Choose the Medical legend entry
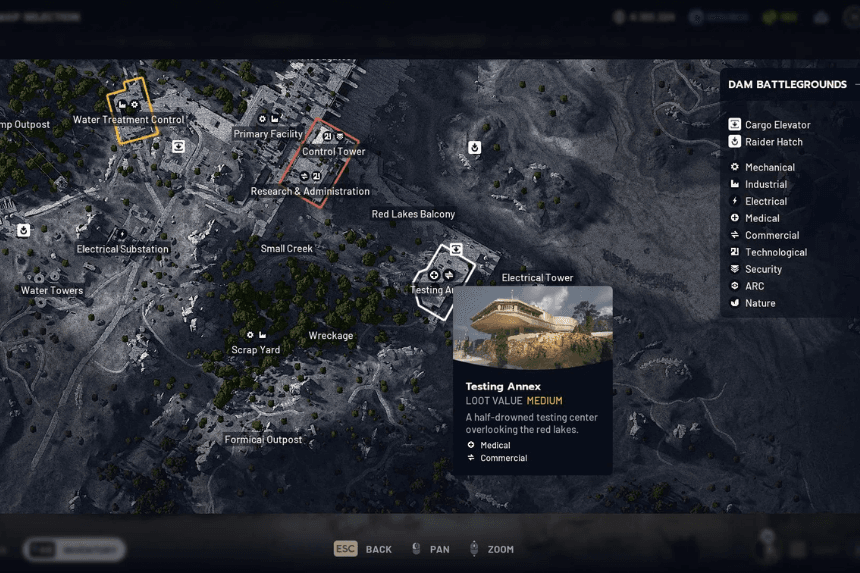Image resolution: width=860 pixels, height=573 pixels. tap(762, 218)
